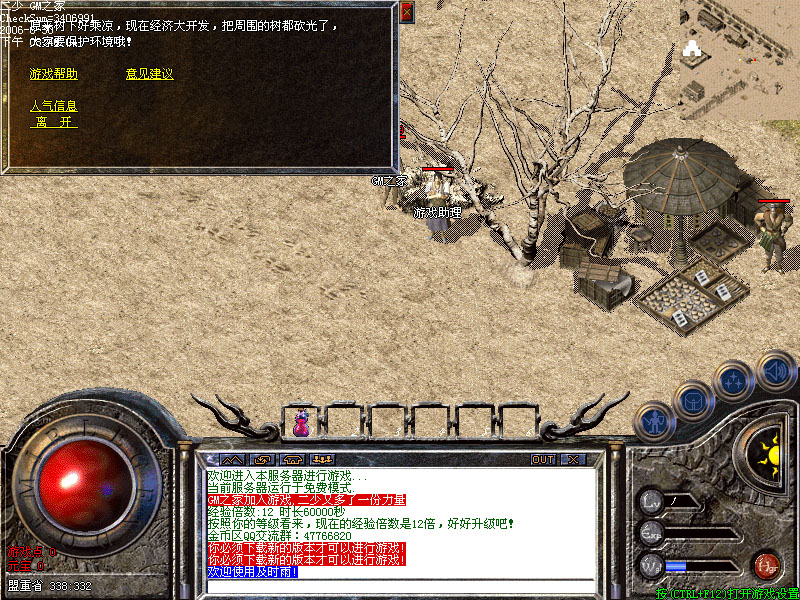Screen dimensions: 800x600
Task: Click the red round button beside the weight bar
Action: coord(767,565)
